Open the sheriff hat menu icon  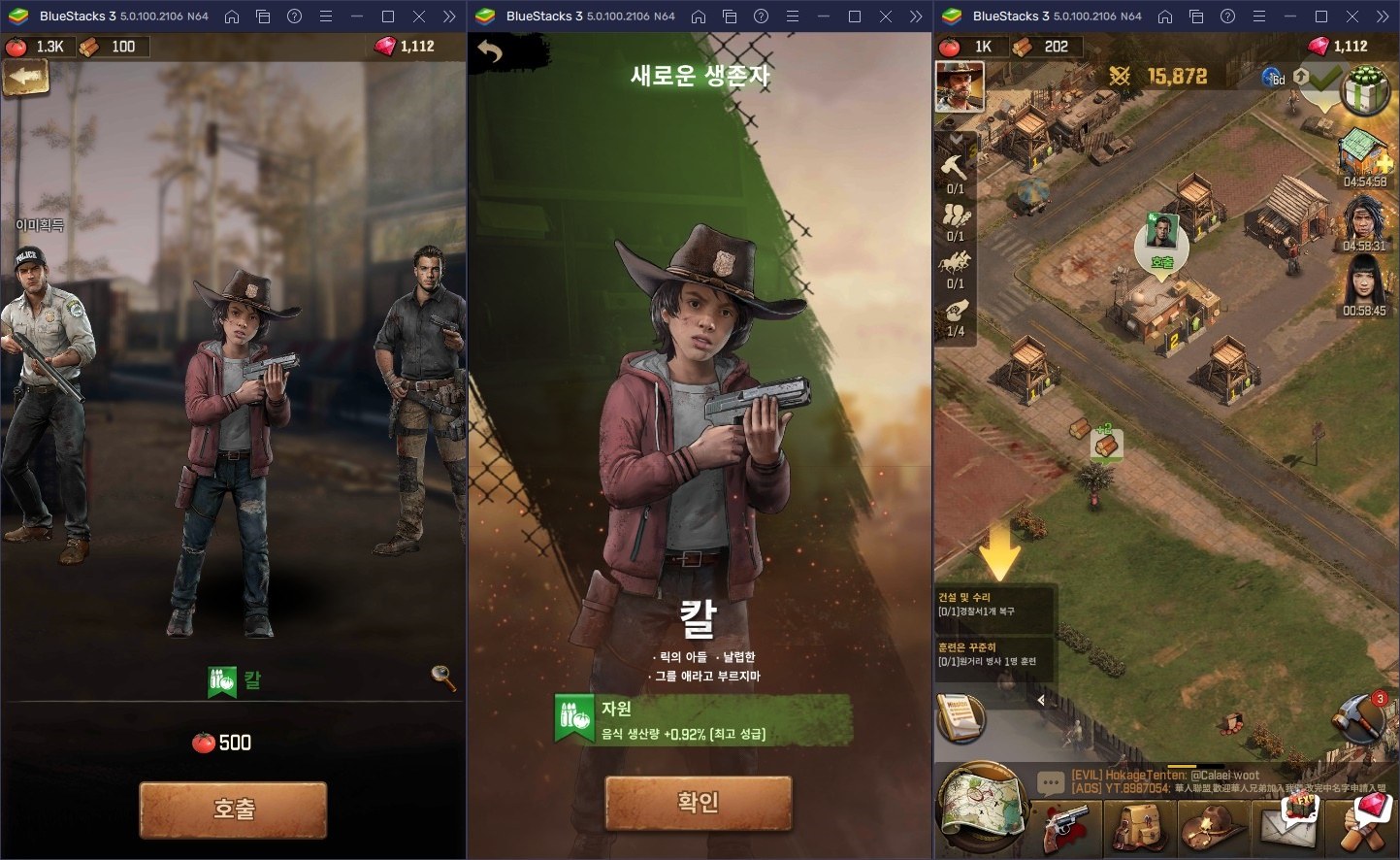click(1213, 827)
